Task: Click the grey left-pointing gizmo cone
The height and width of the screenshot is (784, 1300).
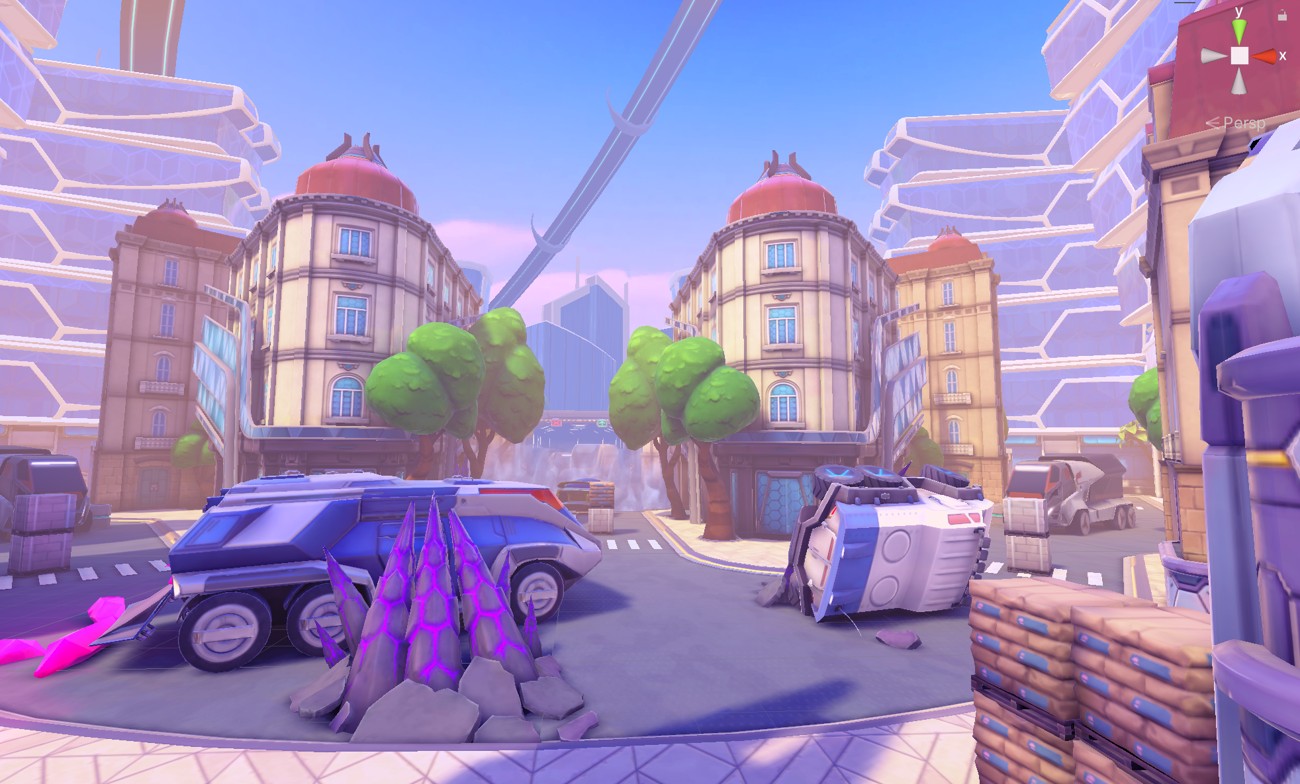Action: click(1214, 56)
